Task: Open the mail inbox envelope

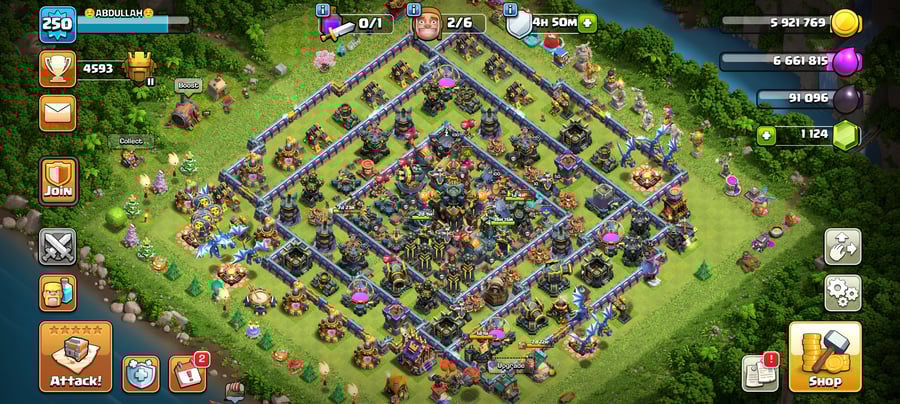Action: 58,112
